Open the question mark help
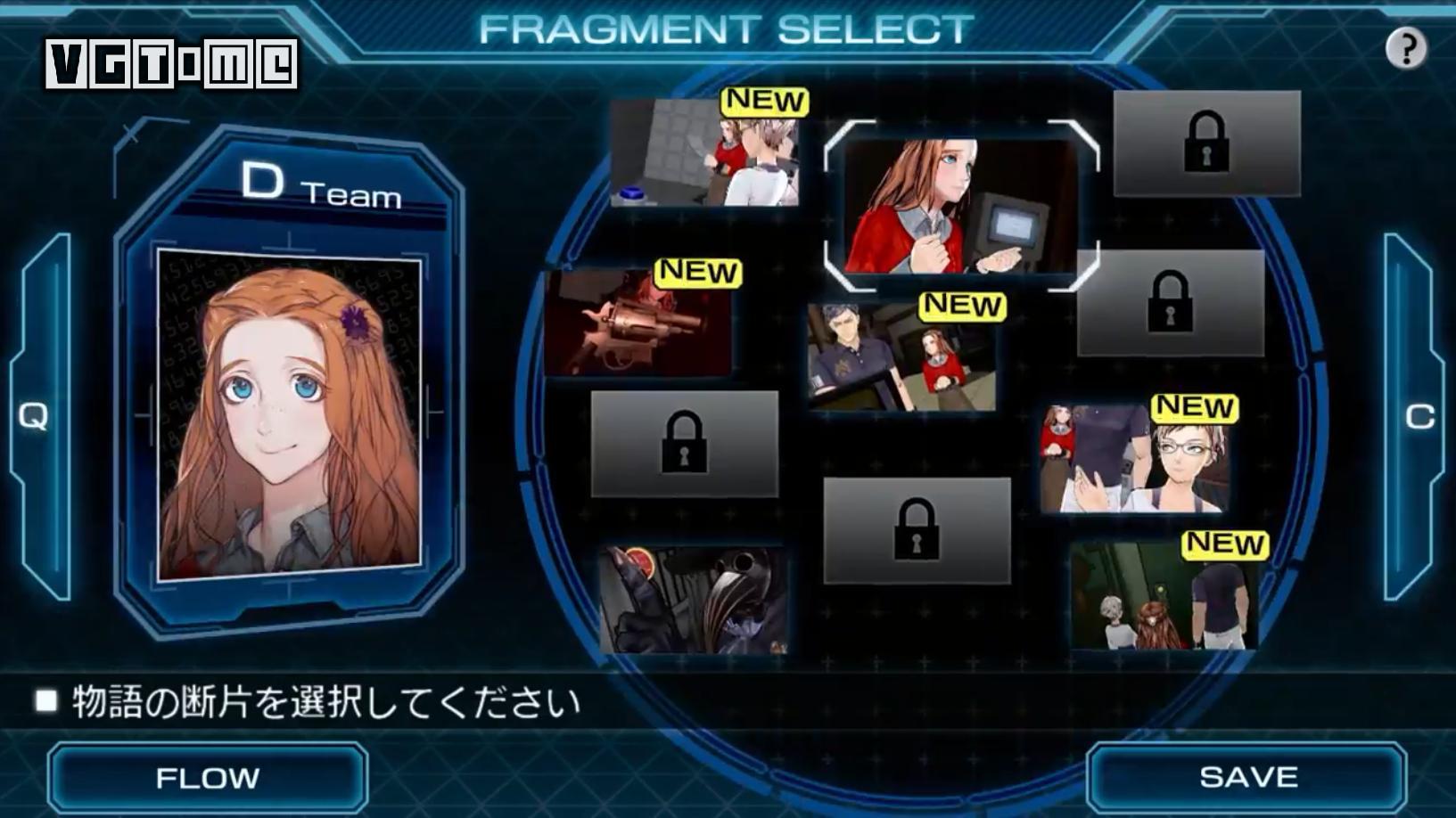Screen dimensions: 1456x818 click(1406, 48)
